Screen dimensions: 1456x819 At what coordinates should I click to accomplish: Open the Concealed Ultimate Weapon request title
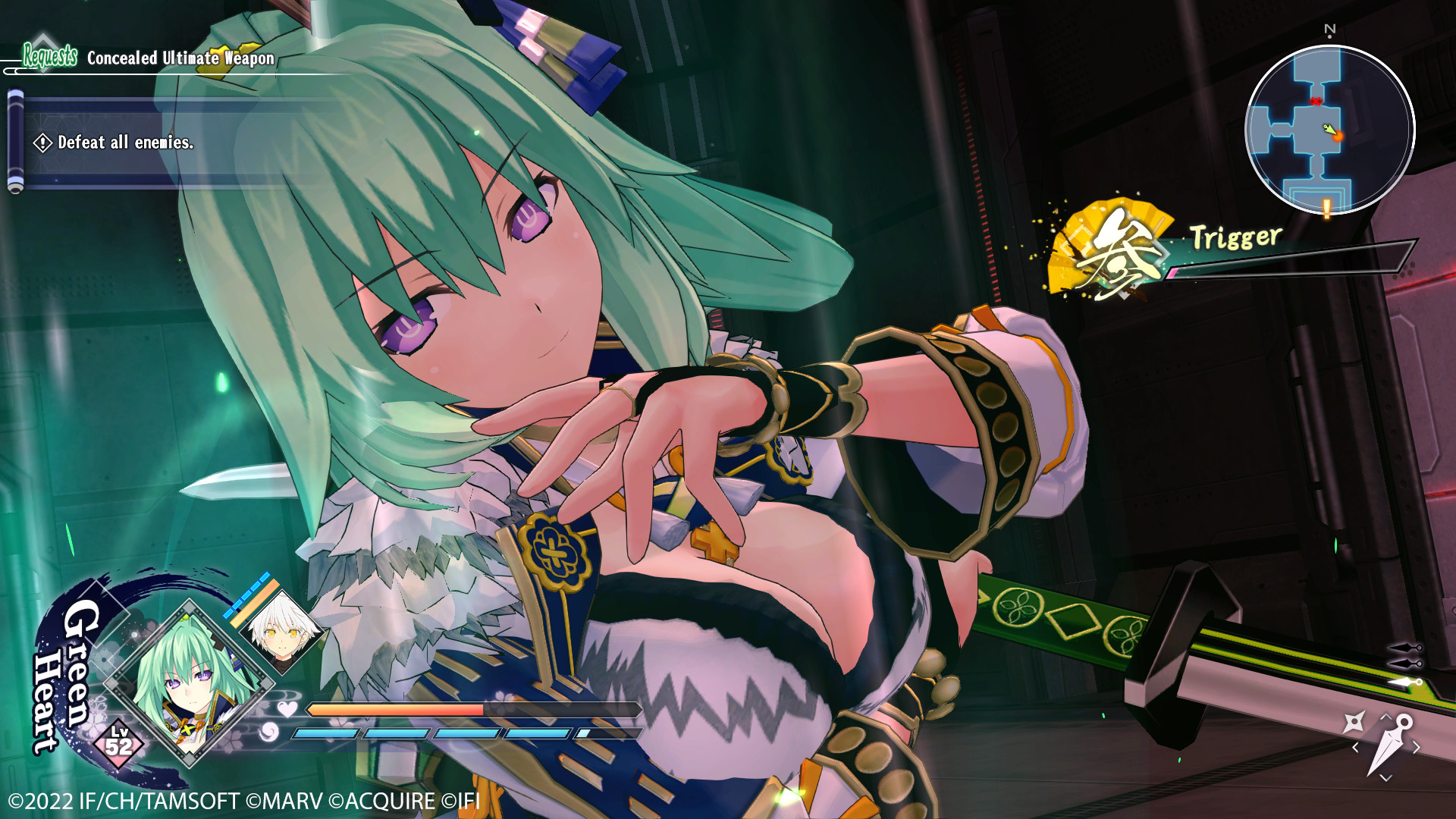click(x=180, y=57)
